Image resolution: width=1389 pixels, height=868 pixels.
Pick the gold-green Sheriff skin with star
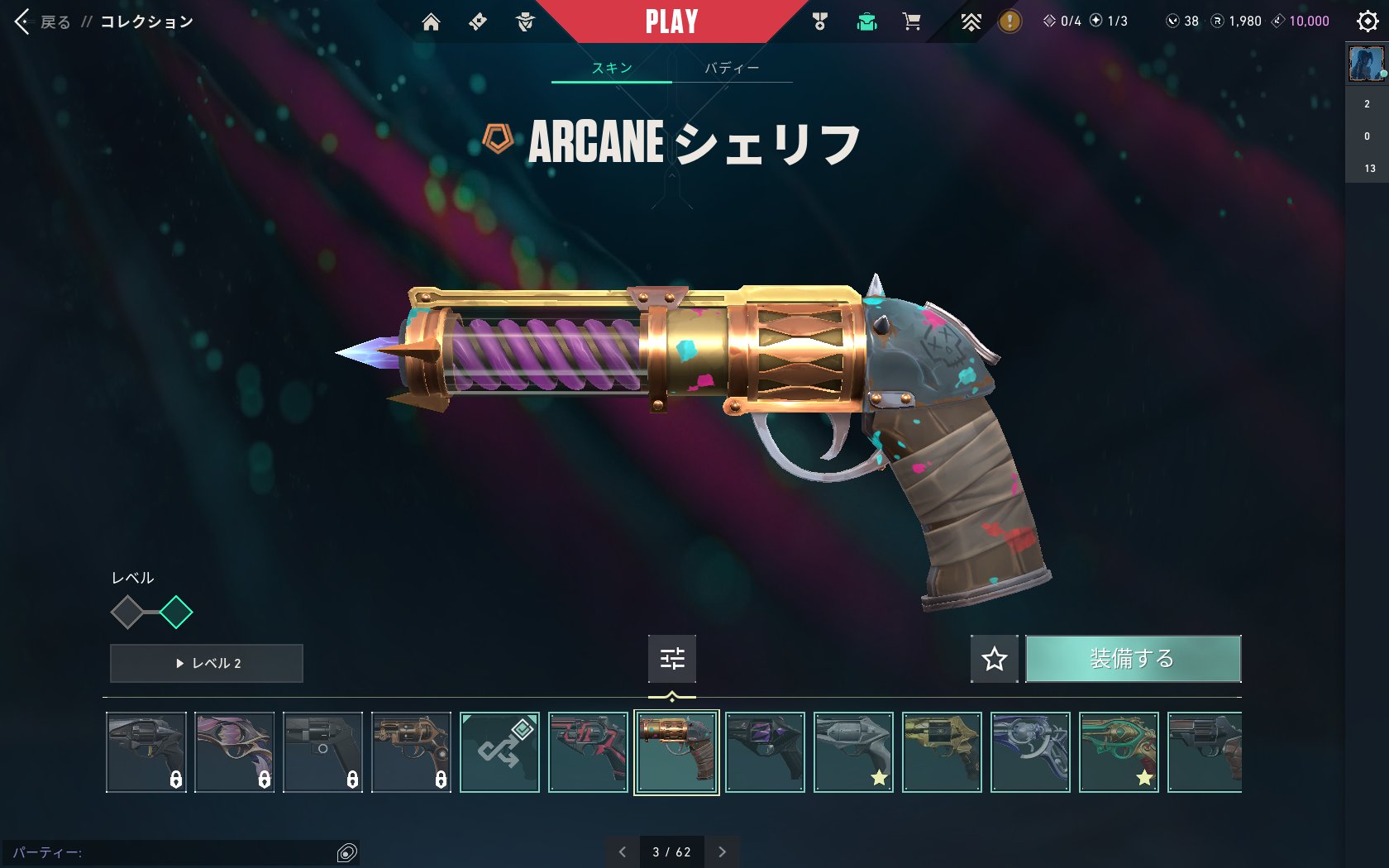coord(1119,752)
